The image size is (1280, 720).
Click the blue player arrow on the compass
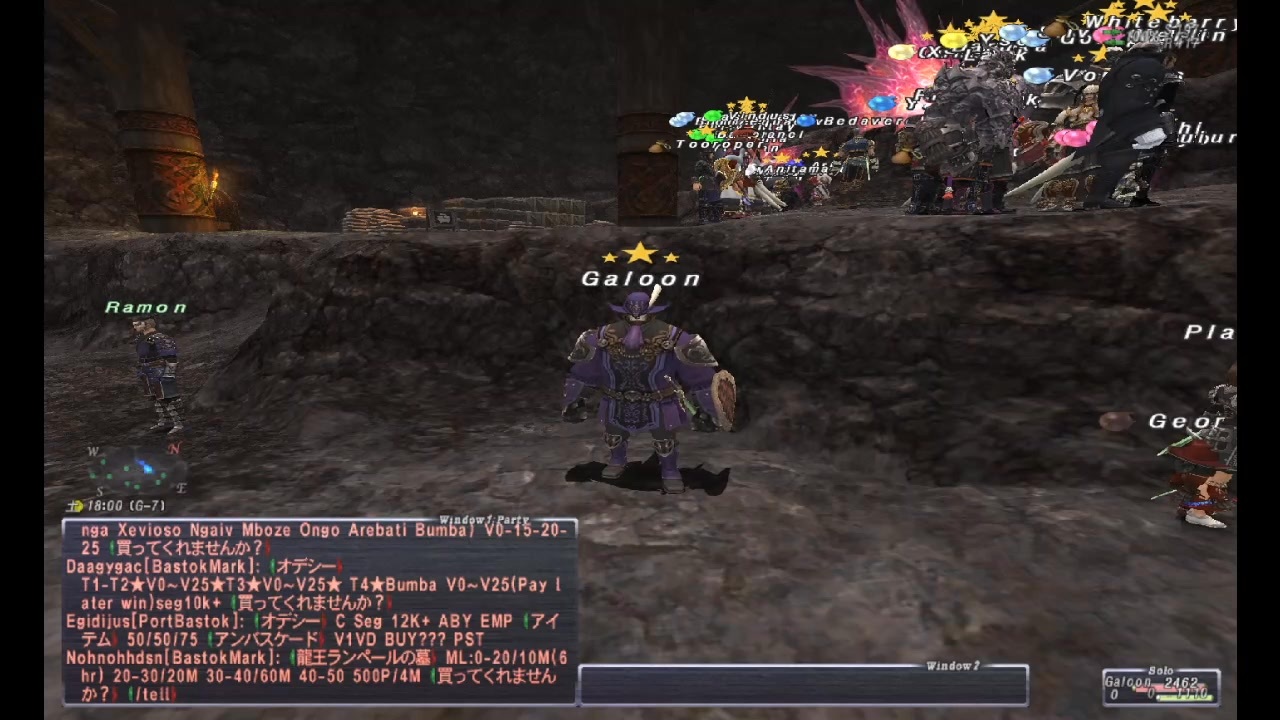(146, 467)
